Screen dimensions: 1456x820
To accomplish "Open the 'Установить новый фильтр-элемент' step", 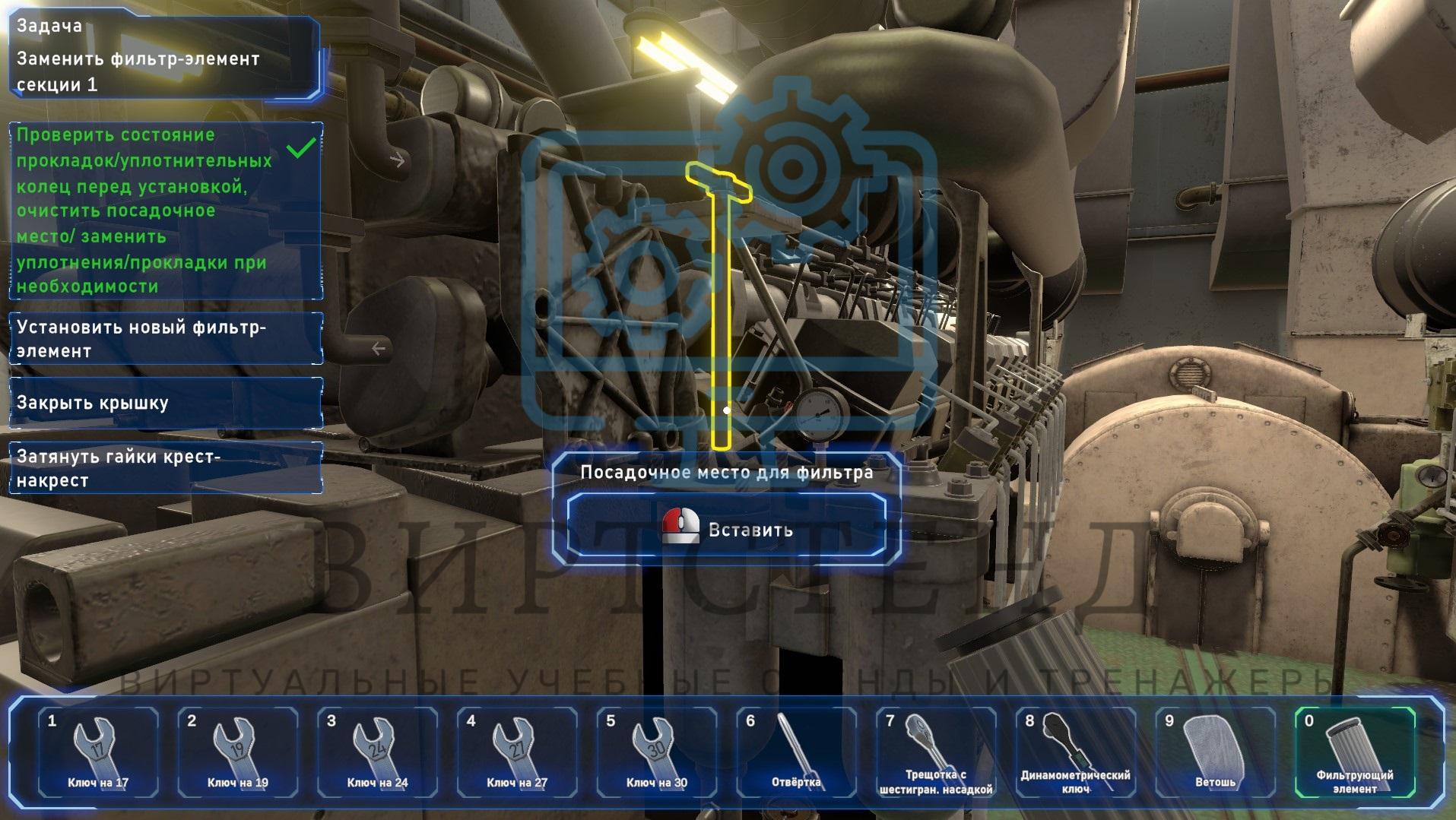I will pyautogui.click(x=165, y=339).
